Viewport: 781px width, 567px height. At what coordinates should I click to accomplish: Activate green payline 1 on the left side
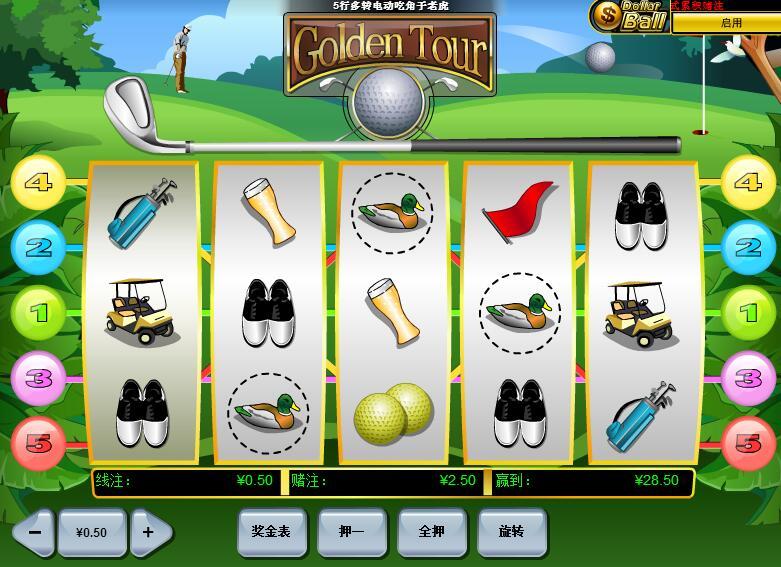coord(38,313)
